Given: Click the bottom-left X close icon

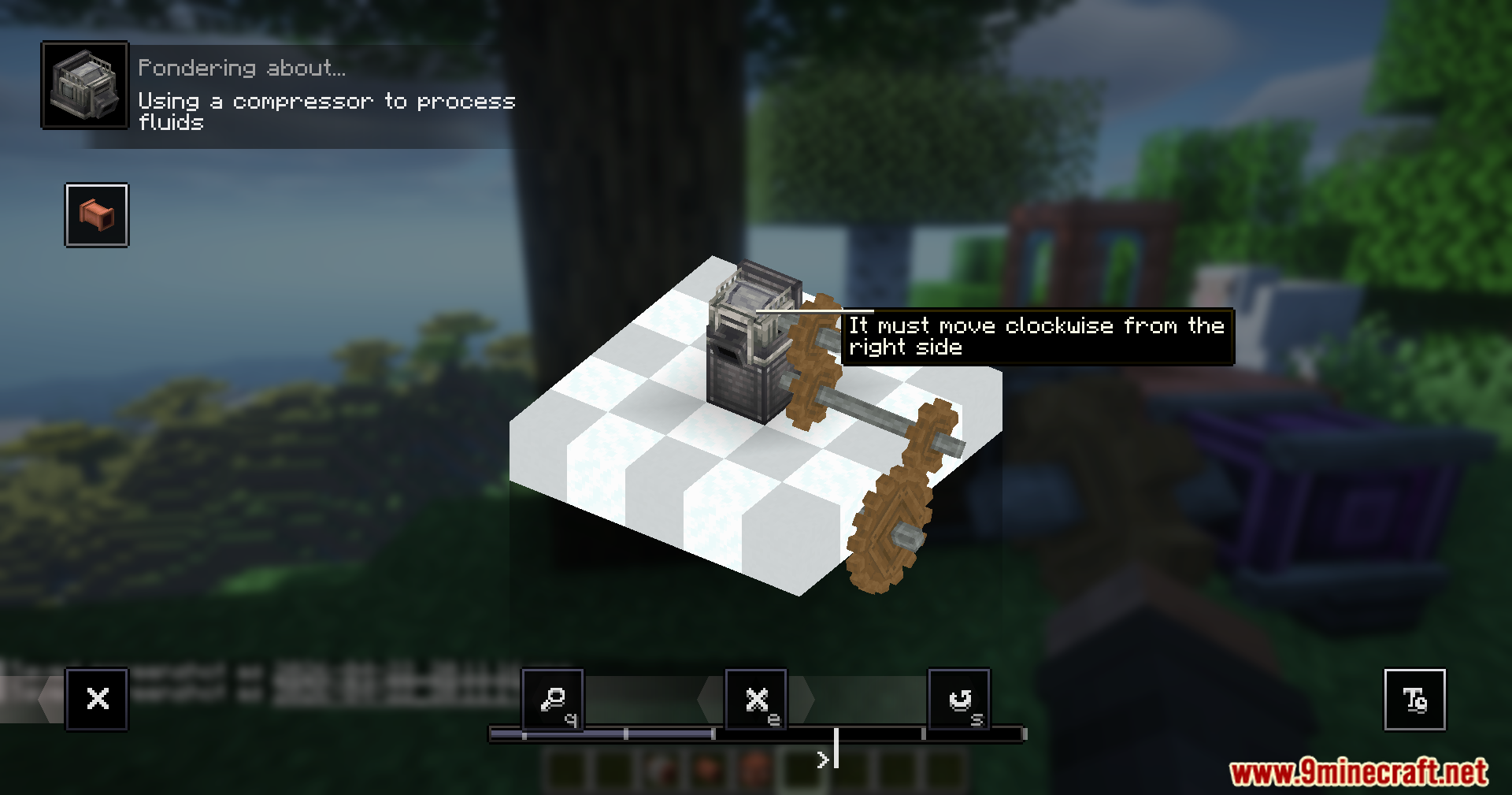Looking at the screenshot, I should pos(96,699).
